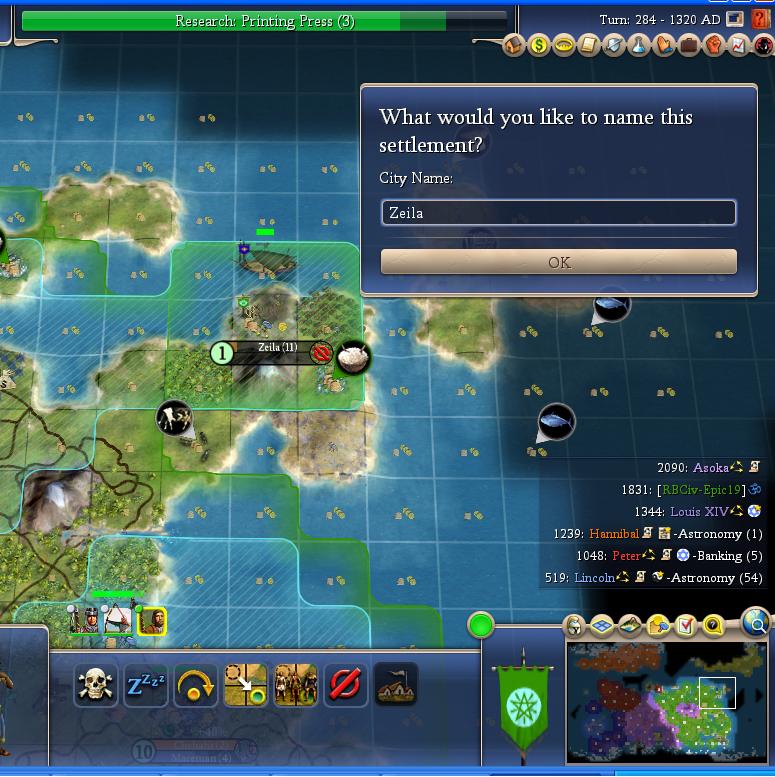Click Lincoln's name in the scoreboard

594,578
